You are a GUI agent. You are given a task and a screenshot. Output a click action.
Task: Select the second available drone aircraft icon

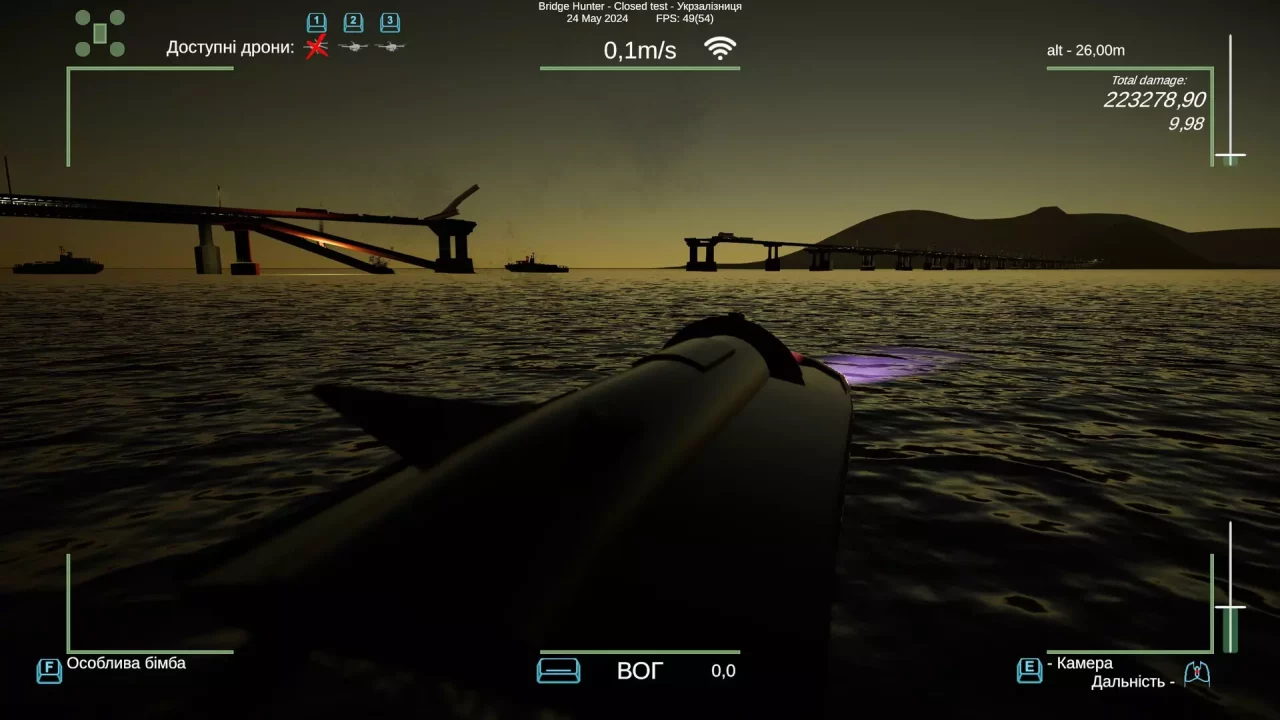(x=352, y=46)
